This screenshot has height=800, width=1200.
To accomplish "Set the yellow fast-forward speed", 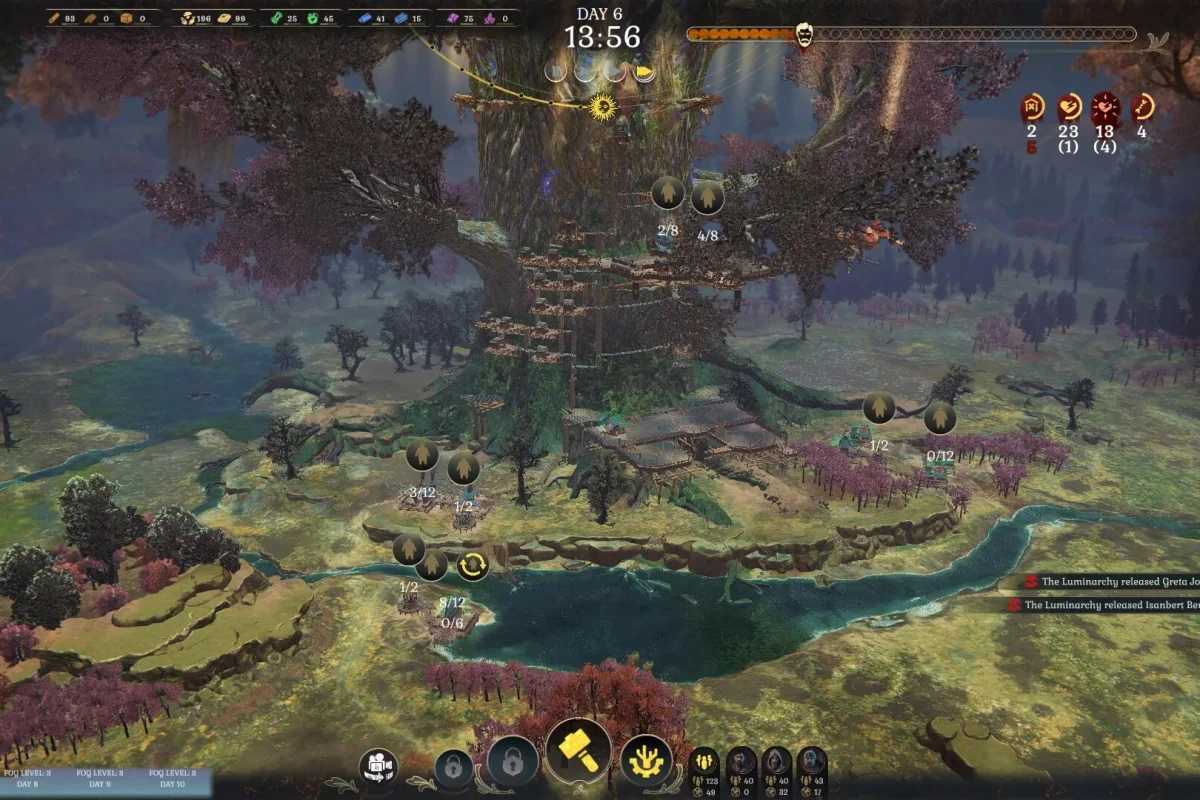I will pos(644,72).
